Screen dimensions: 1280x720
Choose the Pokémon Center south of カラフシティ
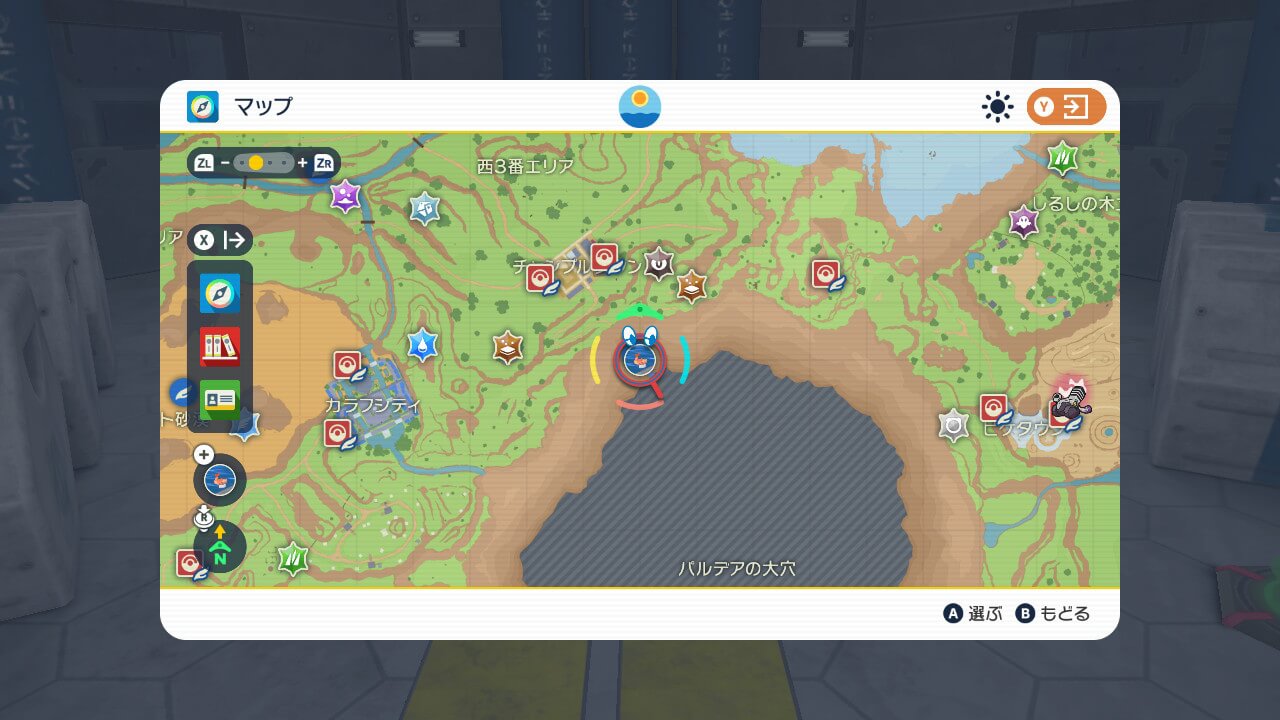(339, 434)
